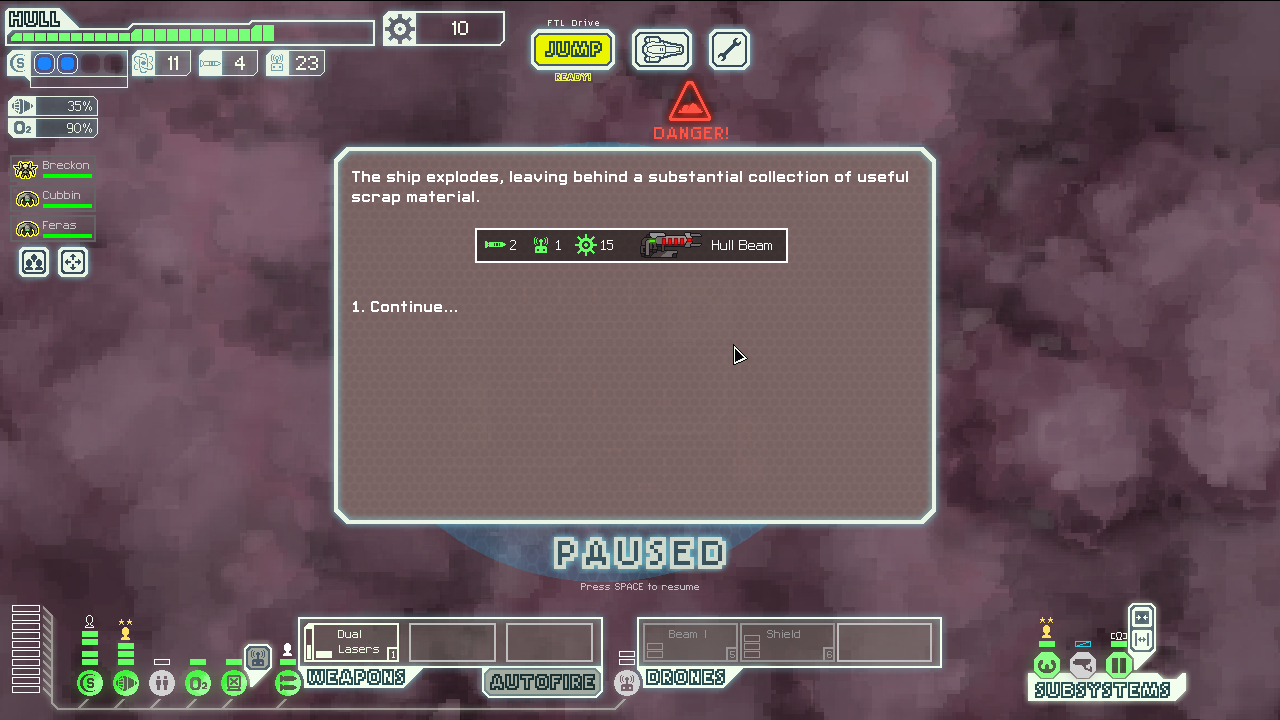Image resolution: width=1280 pixels, height=720 pixels.
Task: Select crew member Cubbin
Action: click(54, 198)
